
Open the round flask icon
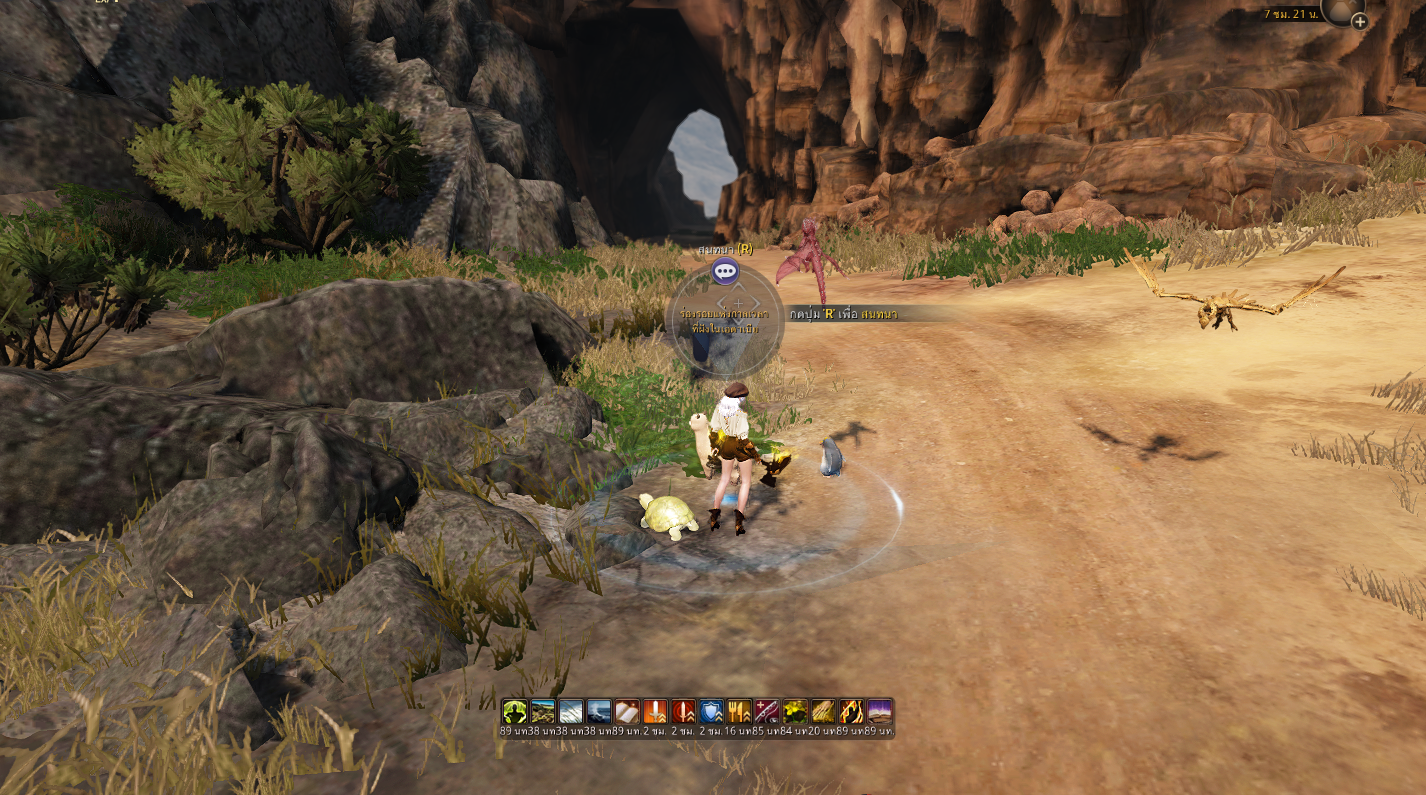click(1341, 9)
